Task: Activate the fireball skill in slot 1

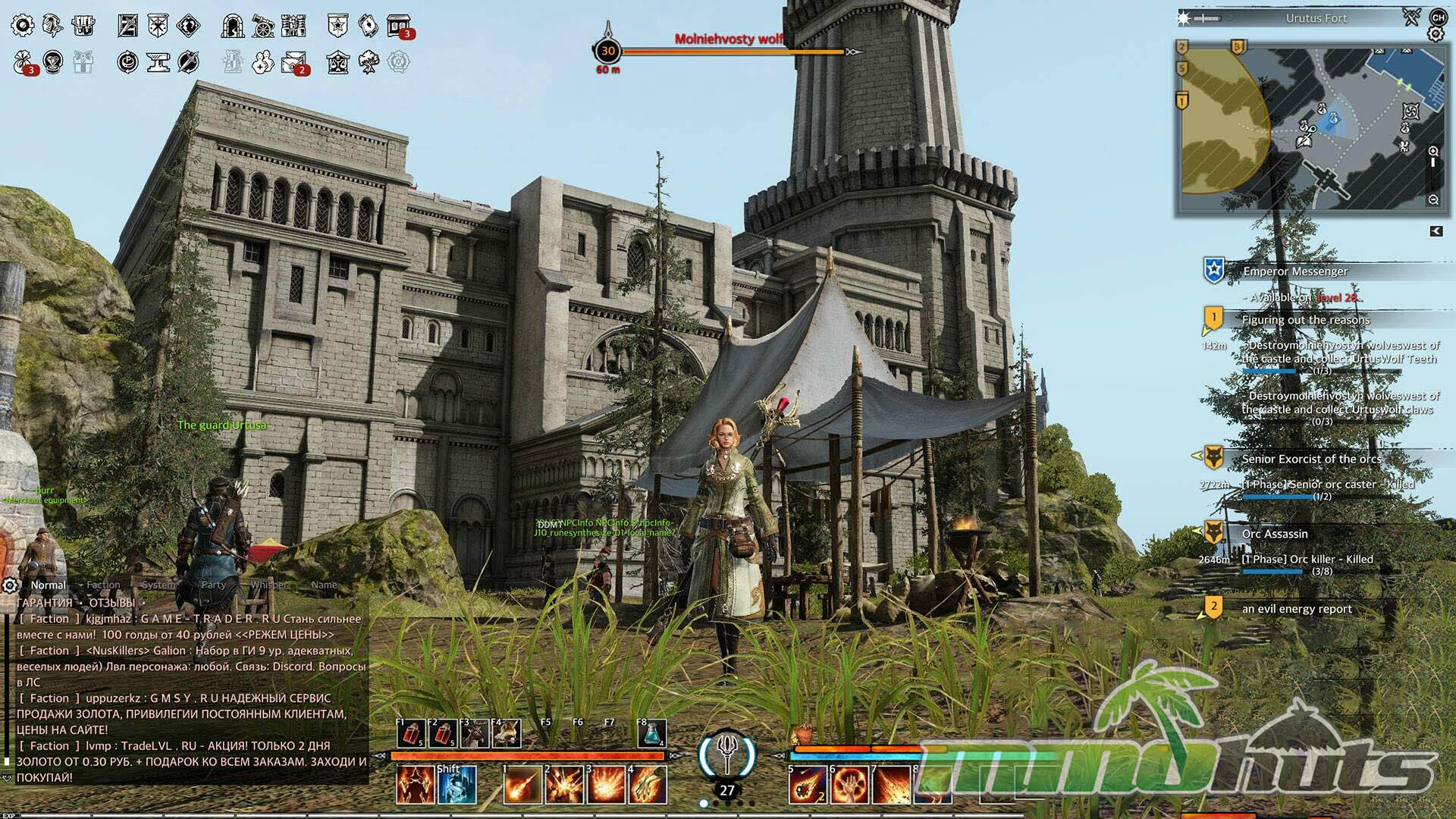Action: [x=522, y=784]
